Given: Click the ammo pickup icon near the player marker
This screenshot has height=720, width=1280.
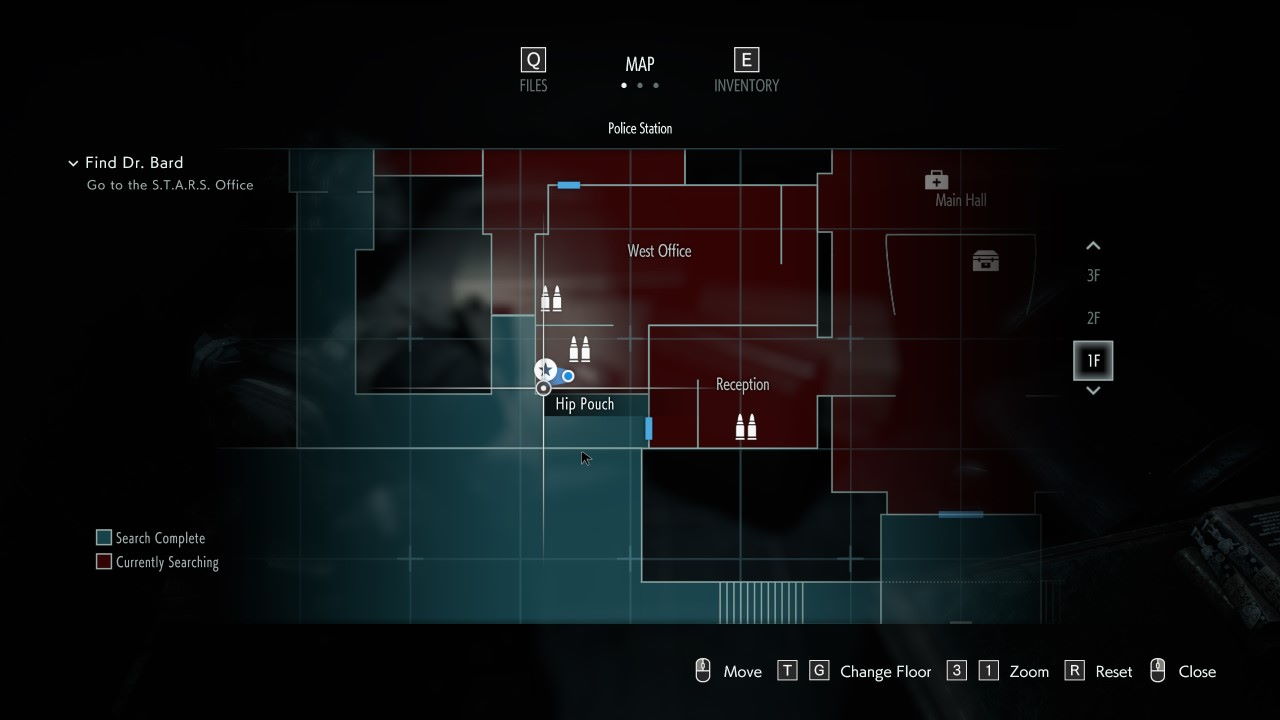Looking at the screenshot, I should pos(580,349).
